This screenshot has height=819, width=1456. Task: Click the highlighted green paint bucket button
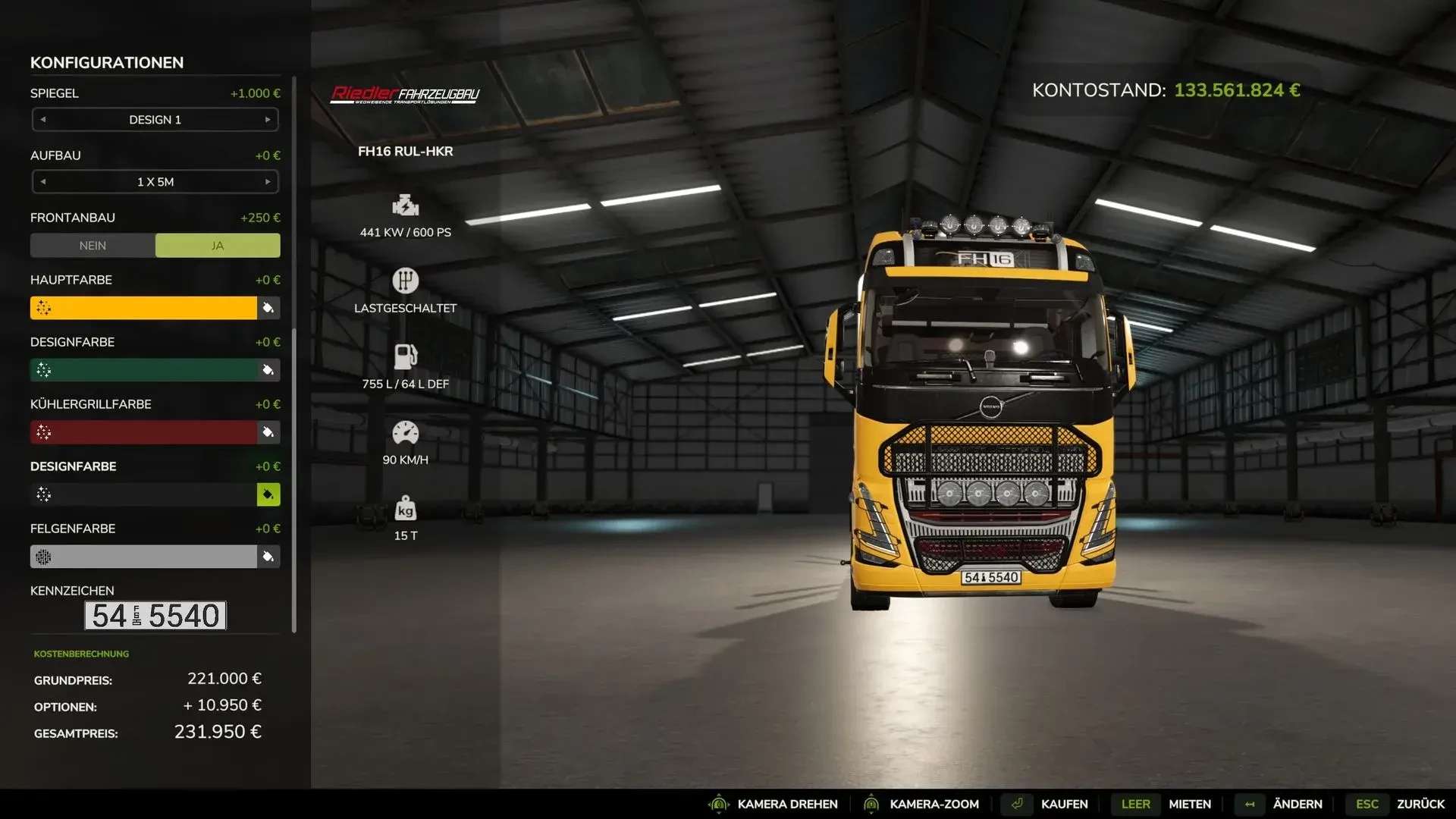pyautogui.click(x=268, y=494)
